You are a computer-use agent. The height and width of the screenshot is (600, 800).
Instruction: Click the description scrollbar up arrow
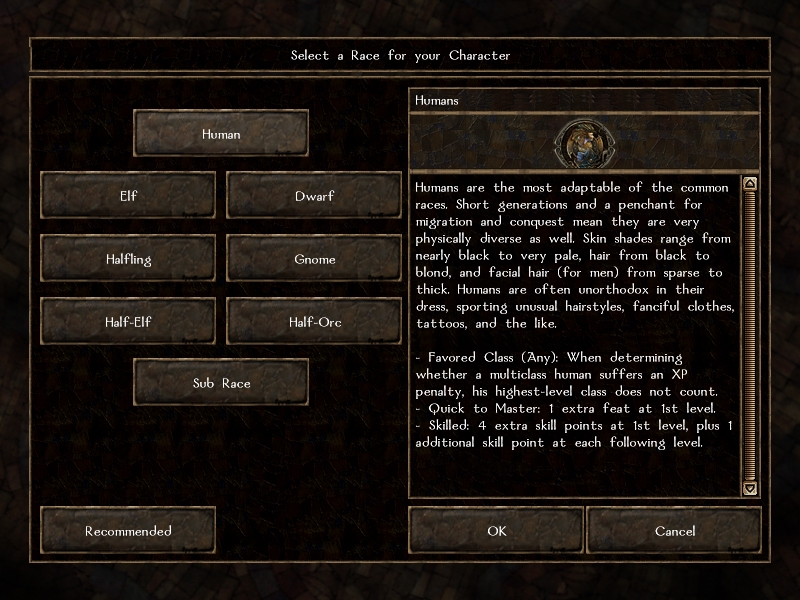click(750, 184)
